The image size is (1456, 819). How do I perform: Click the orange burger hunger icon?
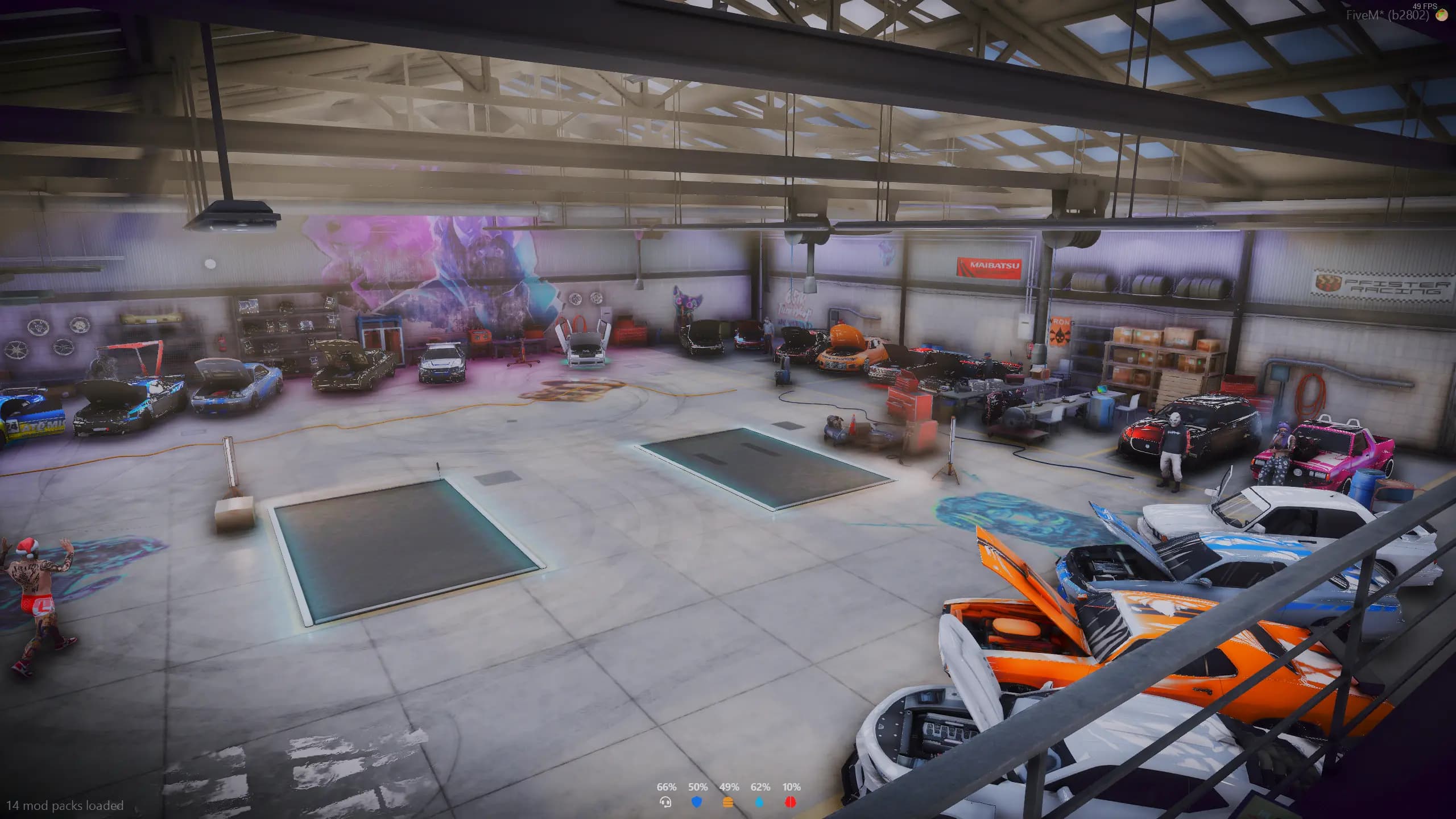click(728, 802)
